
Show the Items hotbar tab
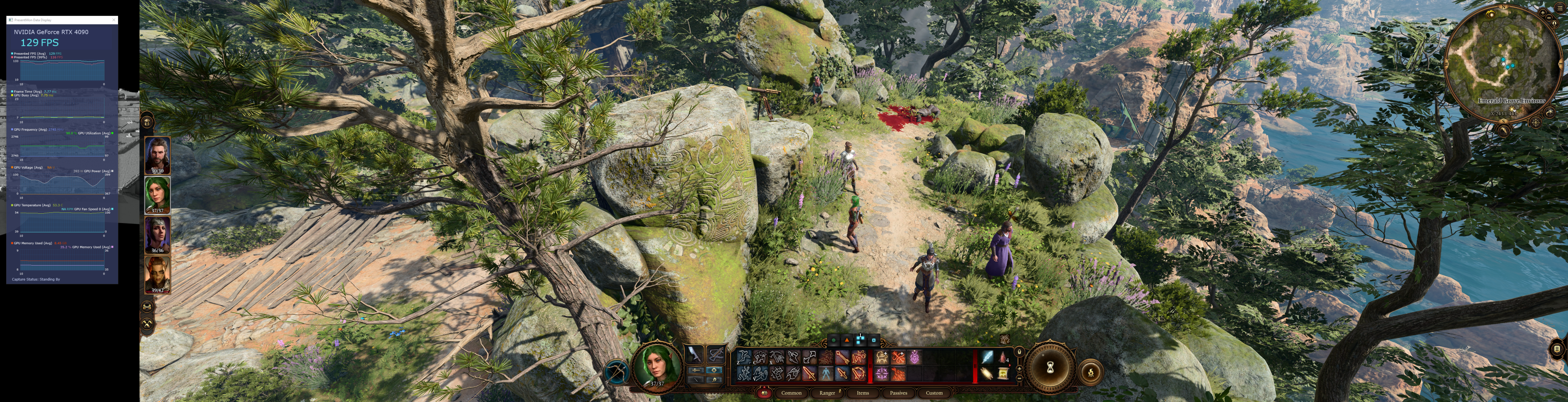tap(862, 393)
